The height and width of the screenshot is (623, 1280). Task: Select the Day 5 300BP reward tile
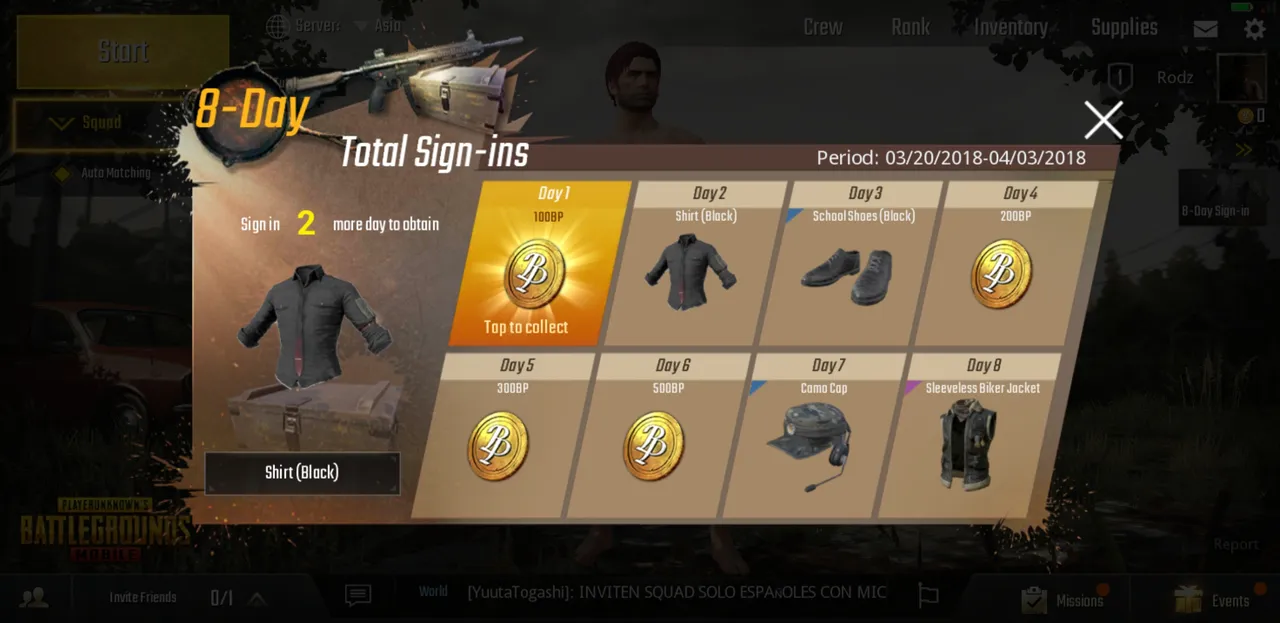tap(498, 442)
